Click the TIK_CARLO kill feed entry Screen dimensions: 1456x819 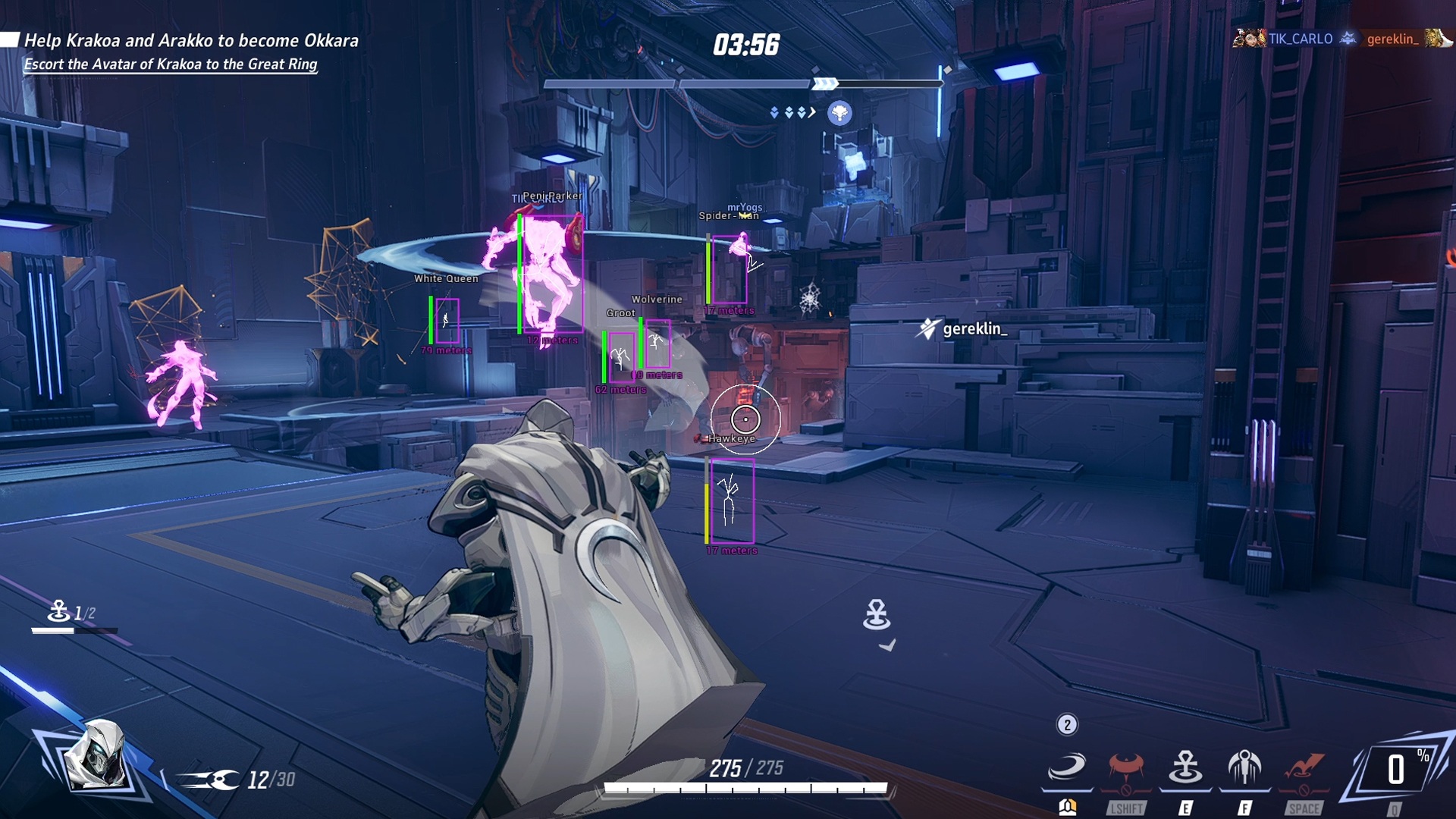1299,39
